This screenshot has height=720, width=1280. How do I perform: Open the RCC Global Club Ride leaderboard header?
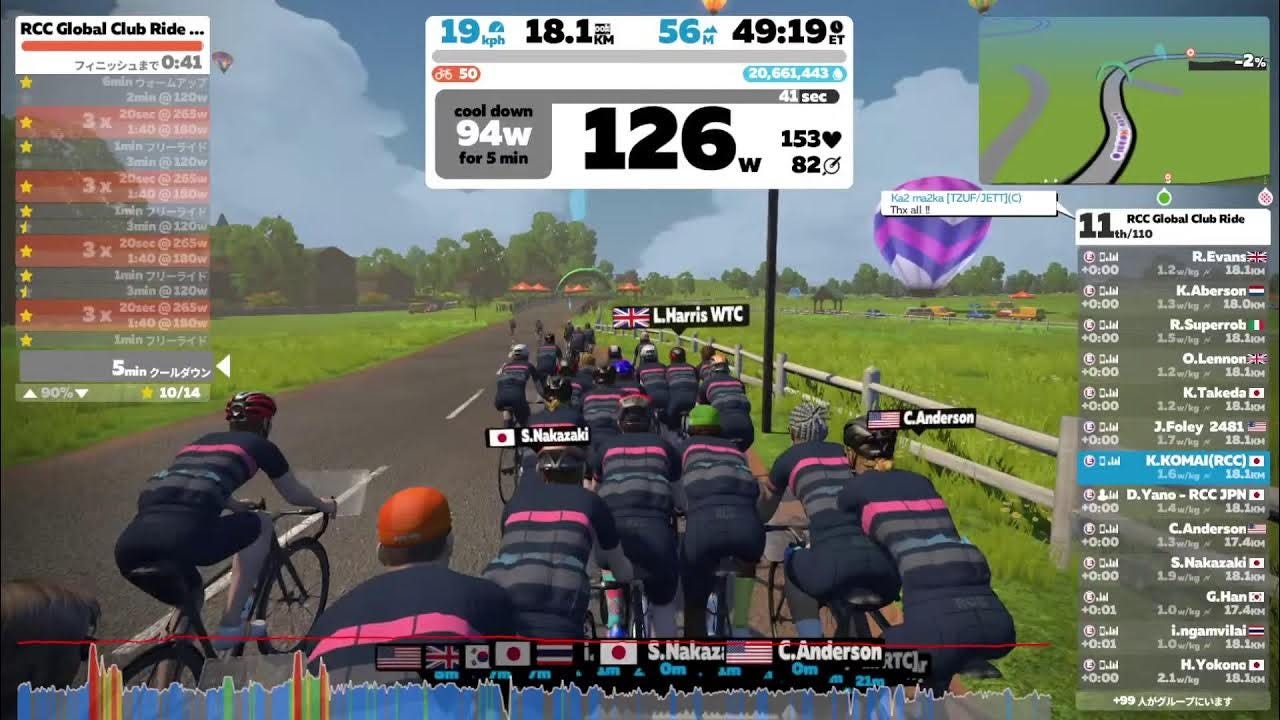pyautogui.click(x=1173, y=226)
